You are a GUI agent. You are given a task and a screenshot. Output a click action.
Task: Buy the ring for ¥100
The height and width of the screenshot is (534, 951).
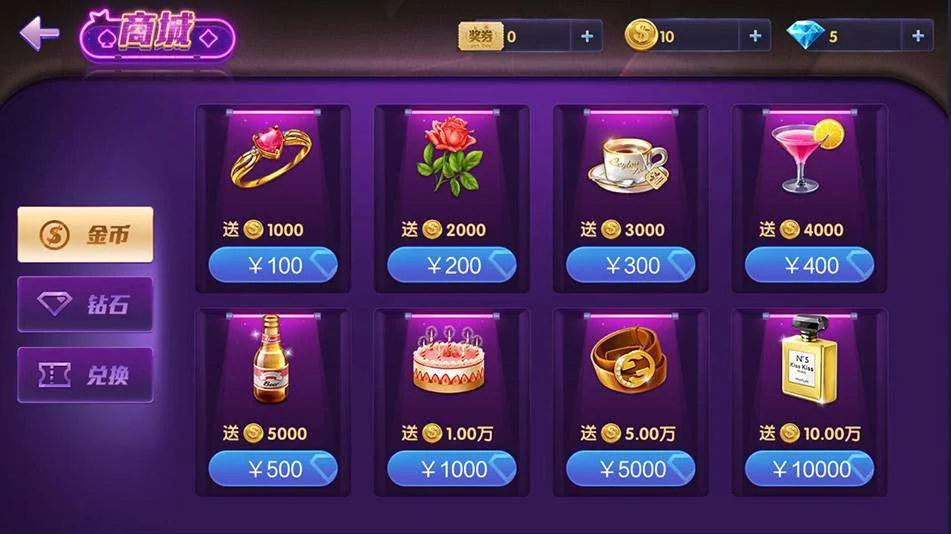click(x=272, y=265)
